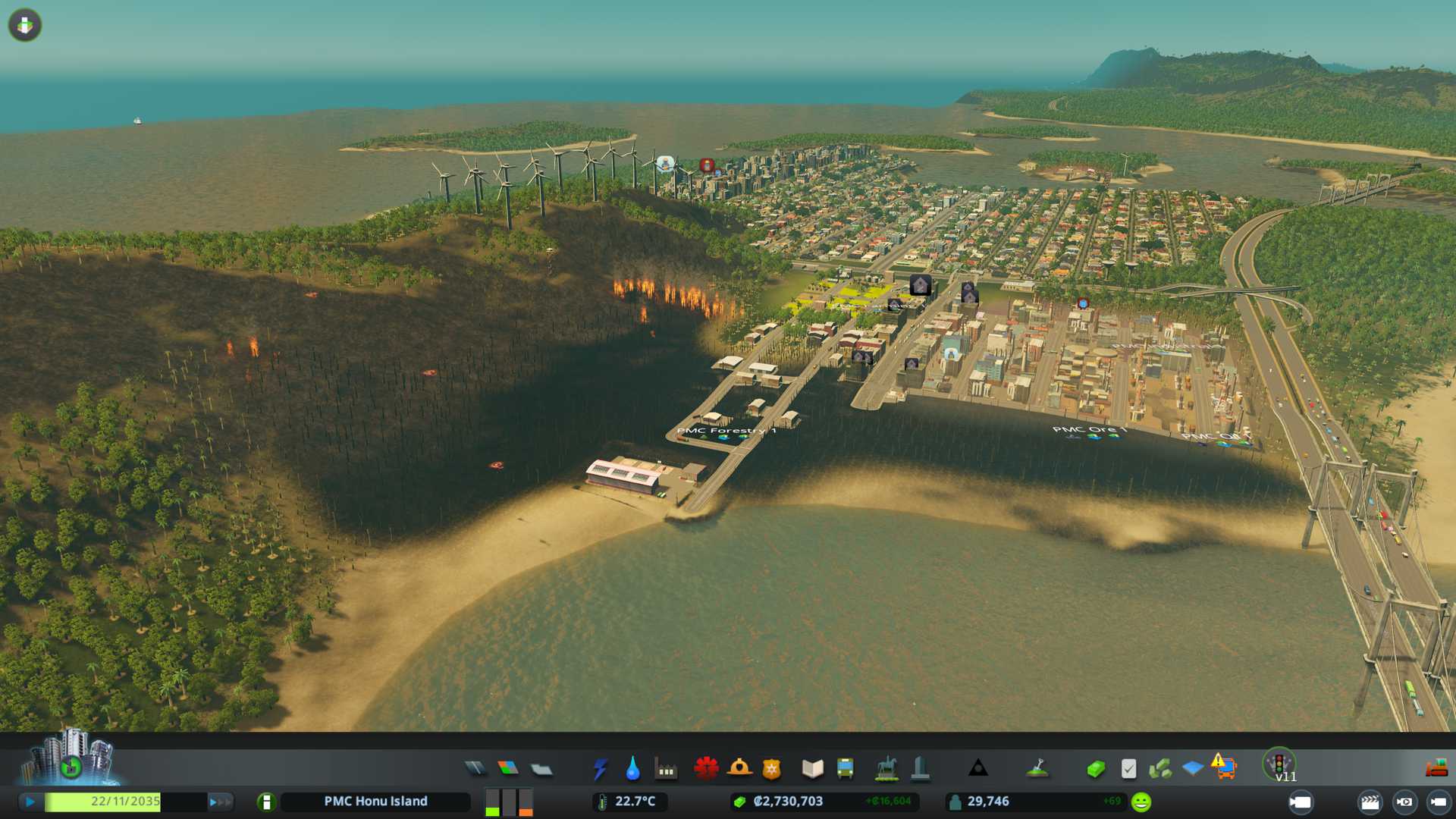Open the Policies checklist panel

click(x=1128, y=769)
